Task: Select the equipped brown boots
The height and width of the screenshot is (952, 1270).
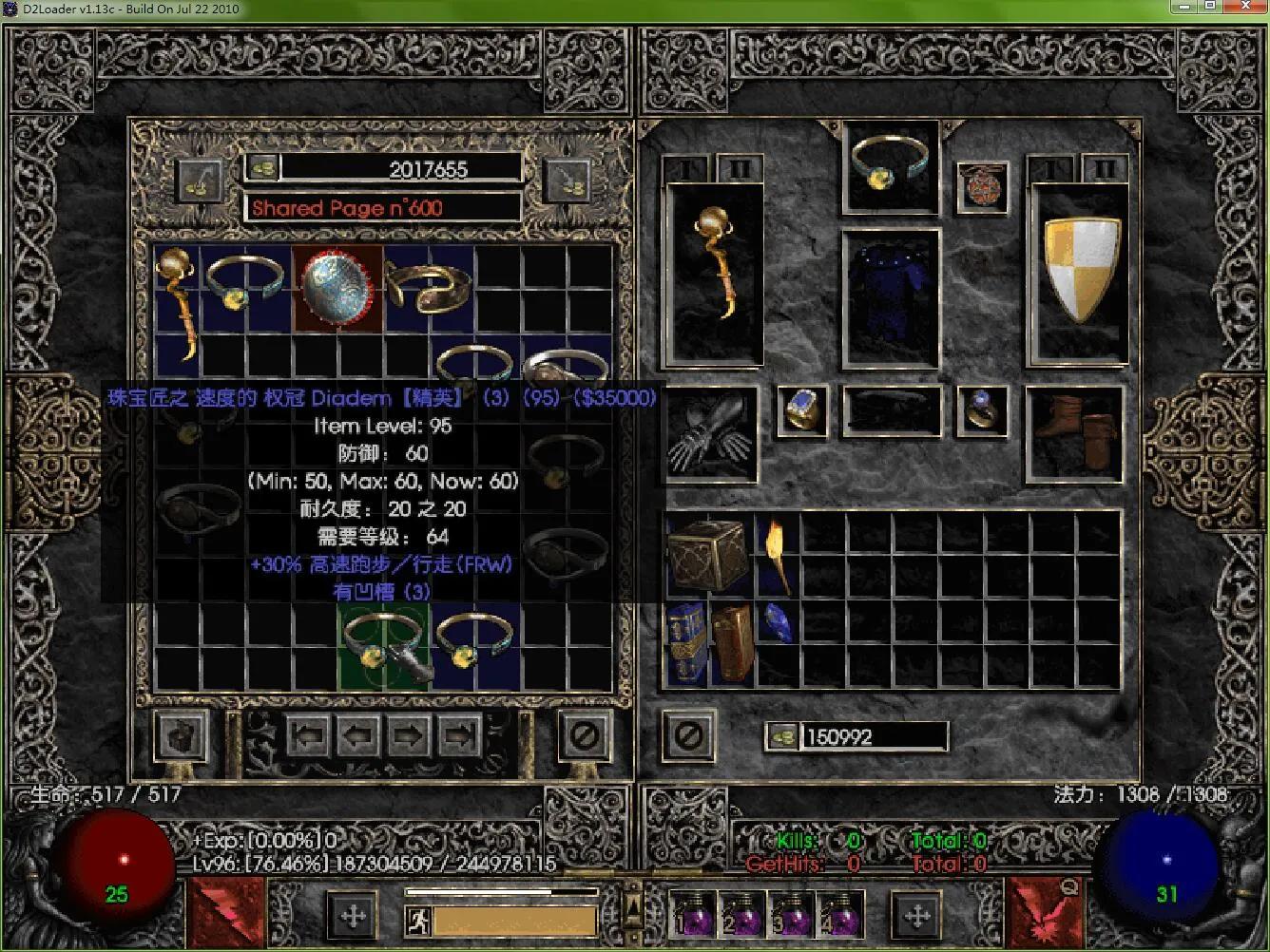Action: click(1075, 432)
